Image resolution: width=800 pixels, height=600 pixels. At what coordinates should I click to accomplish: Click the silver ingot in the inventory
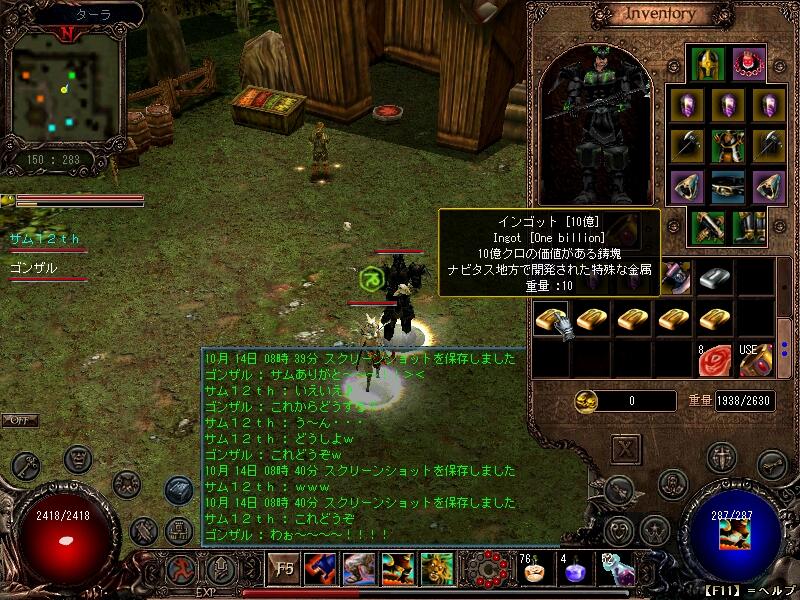pyautogui.click(x=714, y=277)
